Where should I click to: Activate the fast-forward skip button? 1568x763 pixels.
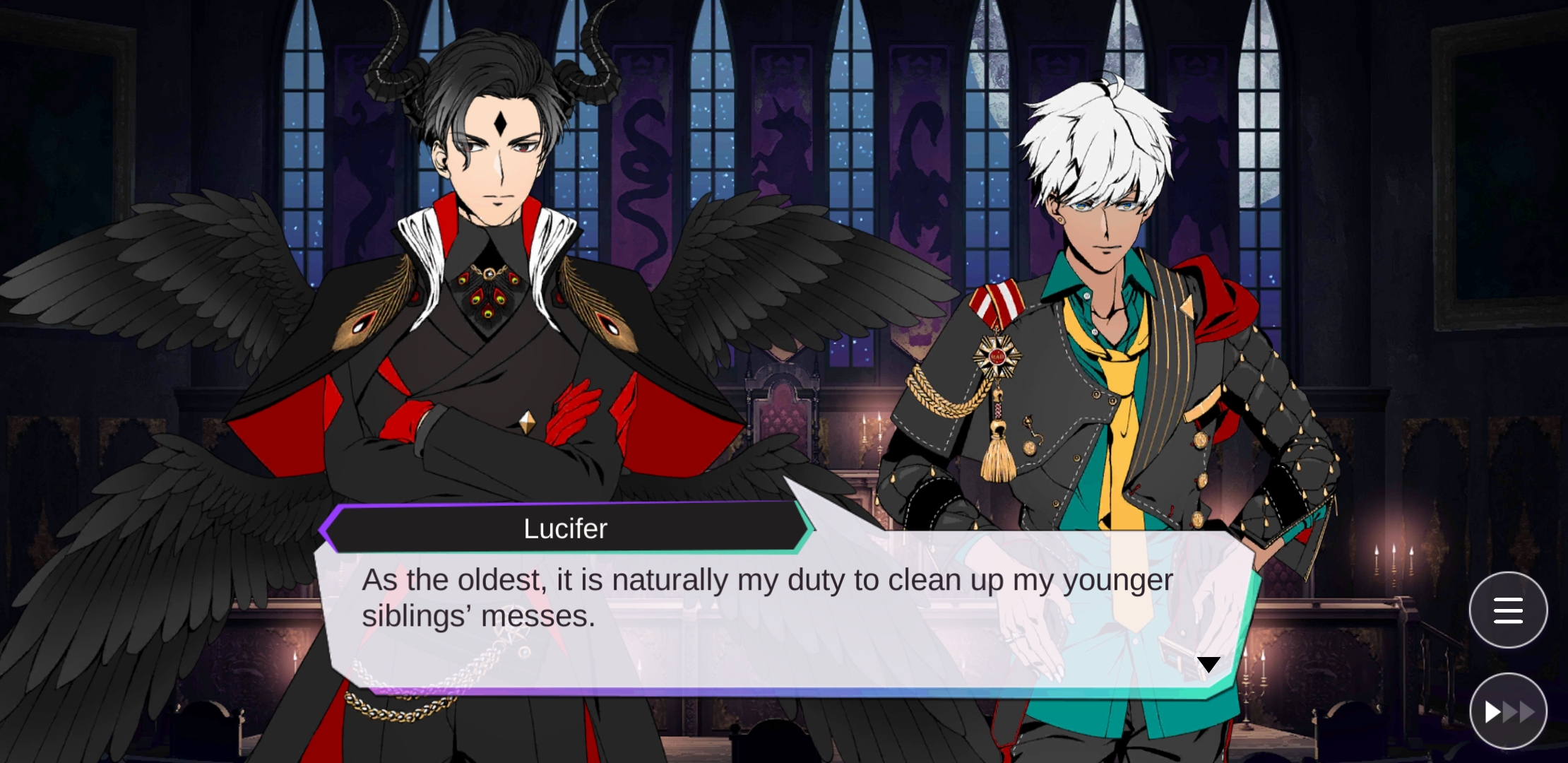(1507, 711)
